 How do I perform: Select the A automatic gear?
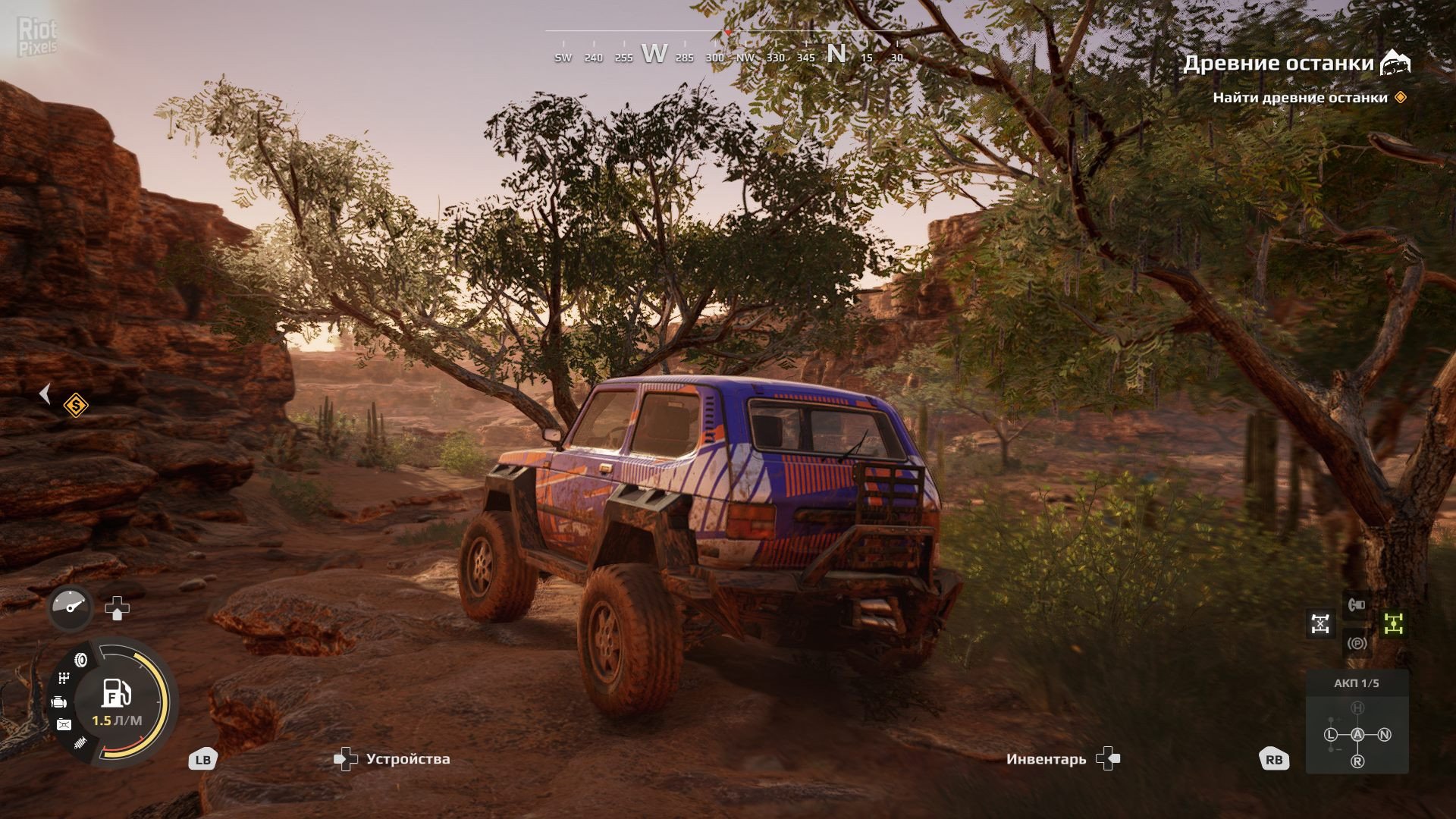tap(1357, 734)
